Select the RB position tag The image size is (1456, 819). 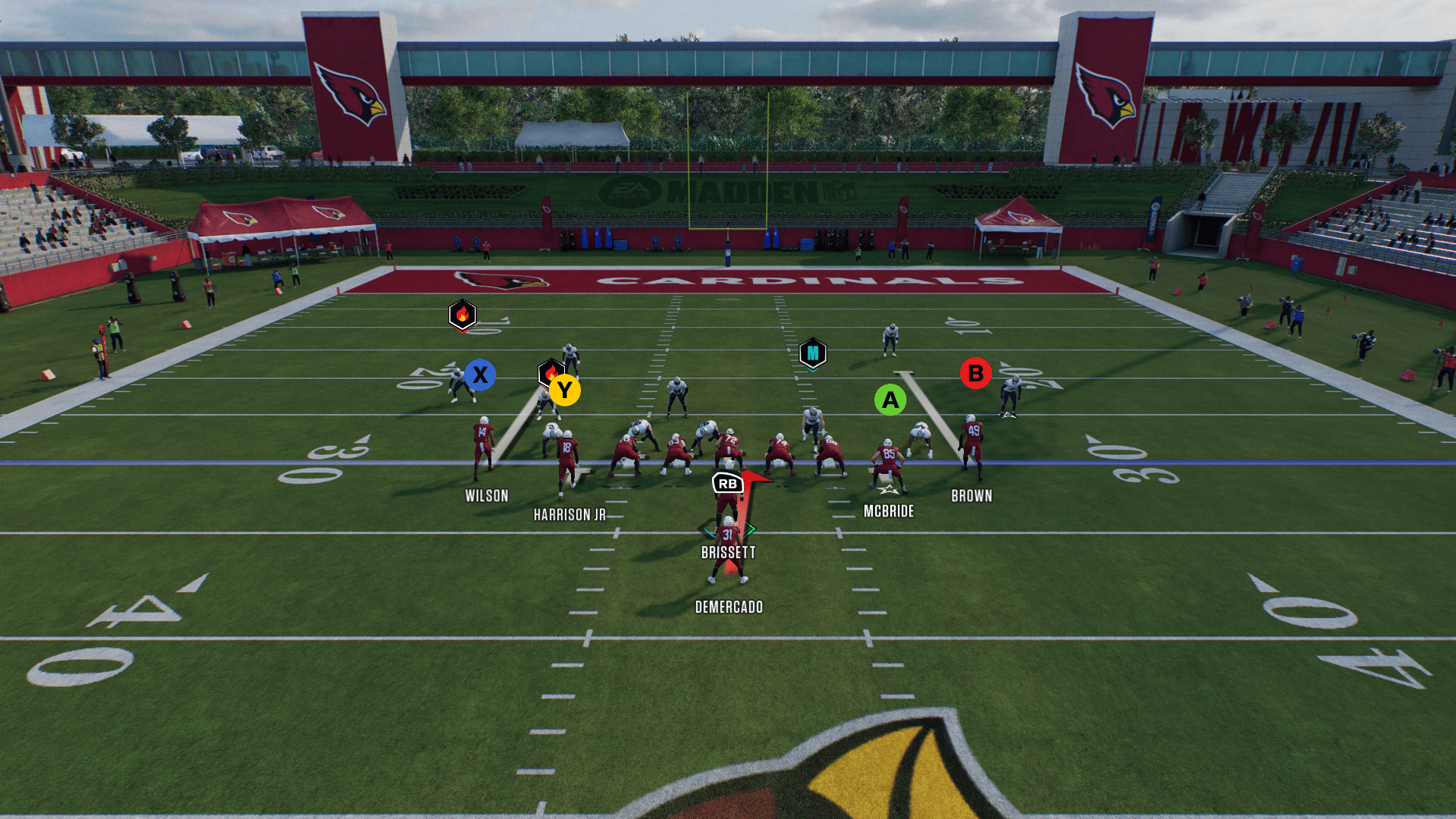(727, 483)
